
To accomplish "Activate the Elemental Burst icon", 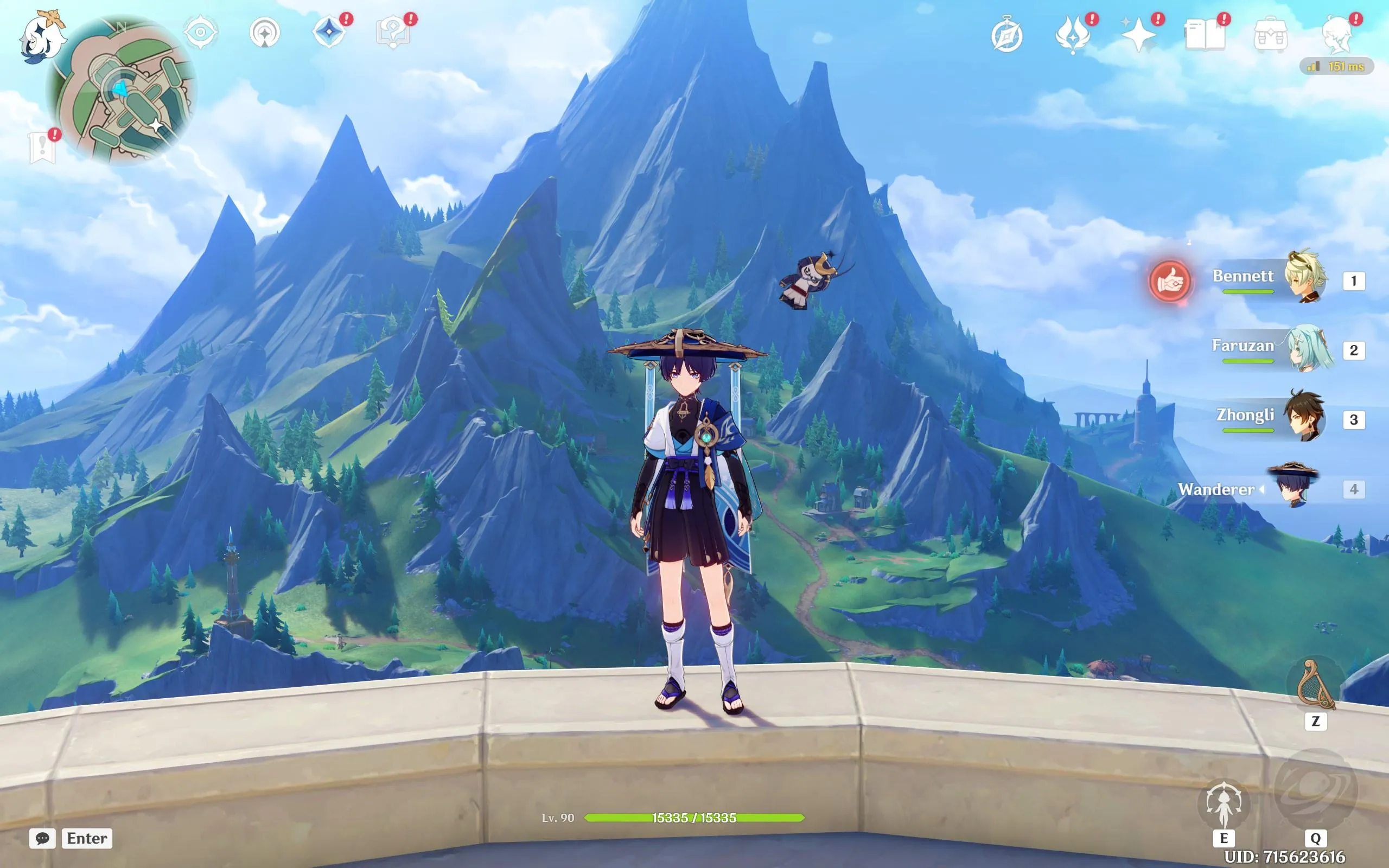I will [x=1316, y=790].
